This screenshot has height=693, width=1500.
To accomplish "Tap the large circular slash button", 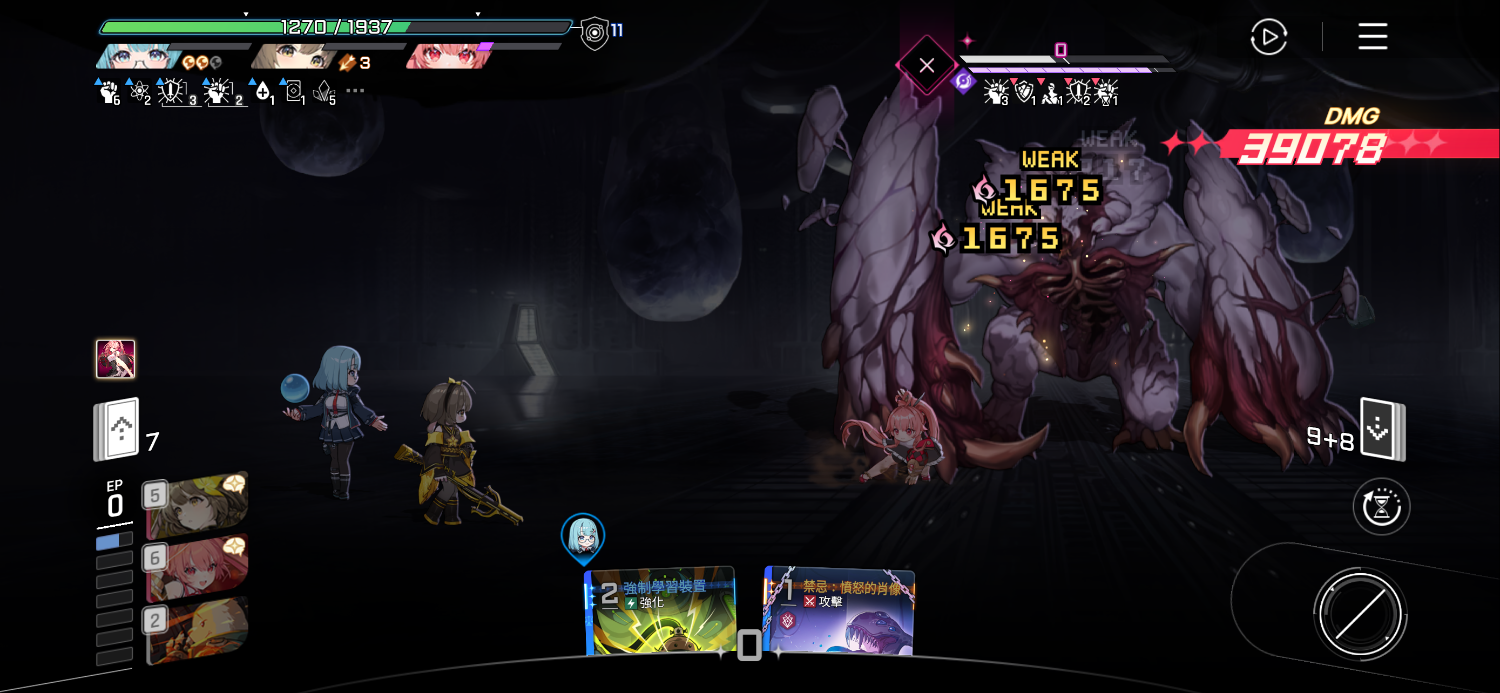I will click(1360, 614).
